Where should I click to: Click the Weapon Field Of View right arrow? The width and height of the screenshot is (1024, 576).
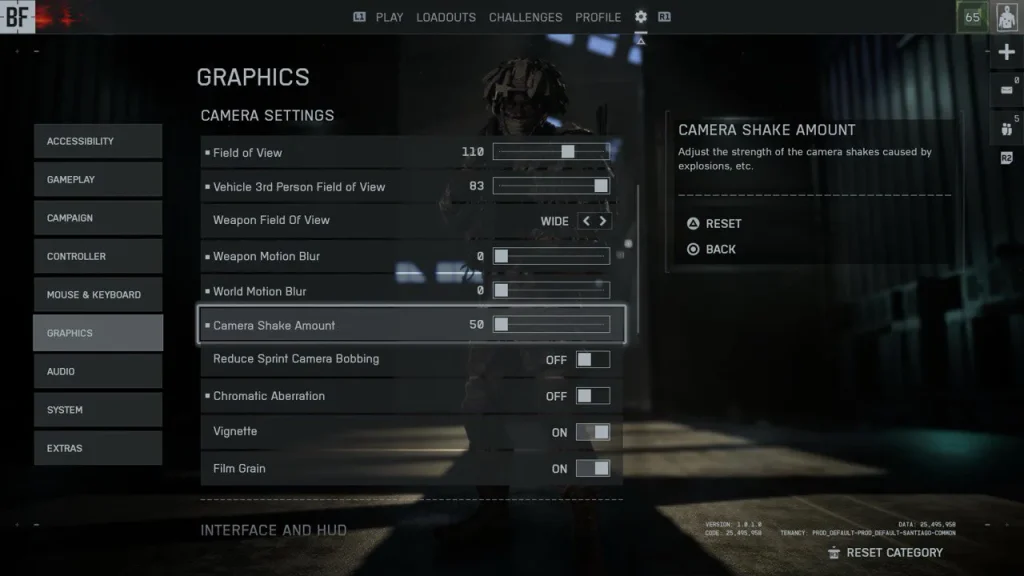coord(603,221)
